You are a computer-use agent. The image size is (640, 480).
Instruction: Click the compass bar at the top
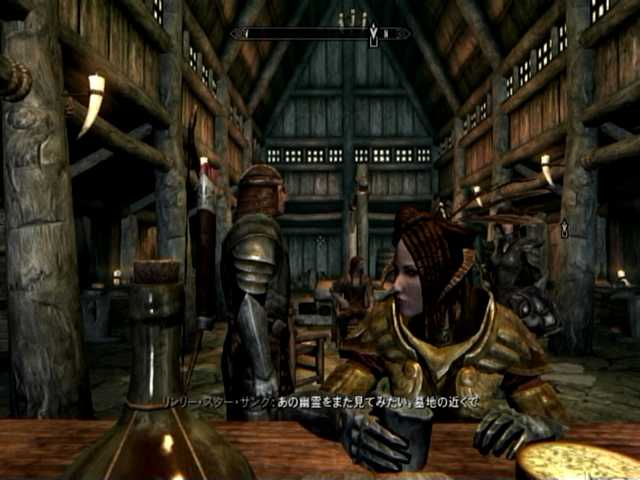tap(320, 33)
